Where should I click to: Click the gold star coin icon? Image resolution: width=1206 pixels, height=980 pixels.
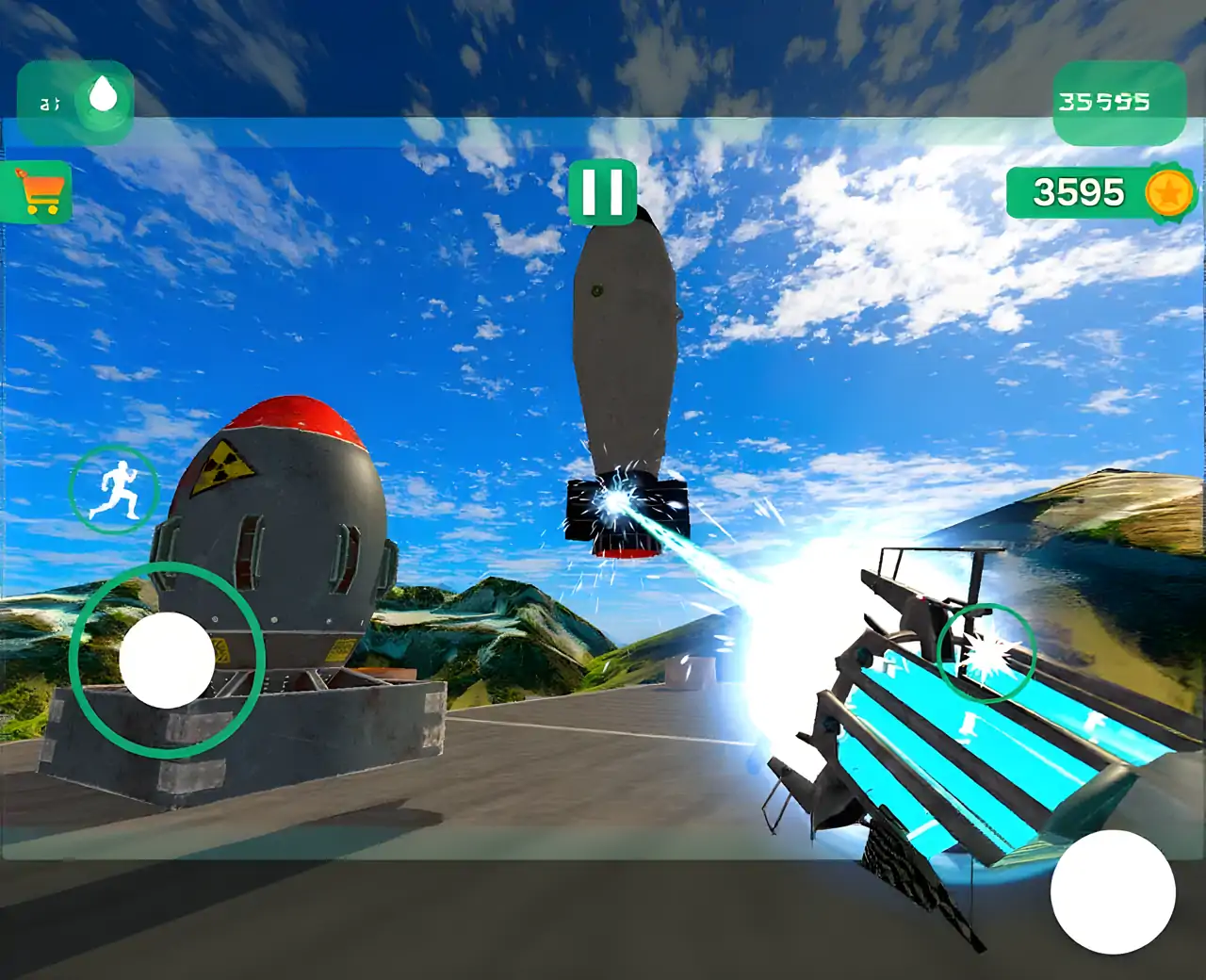[x=1169, y=193]
